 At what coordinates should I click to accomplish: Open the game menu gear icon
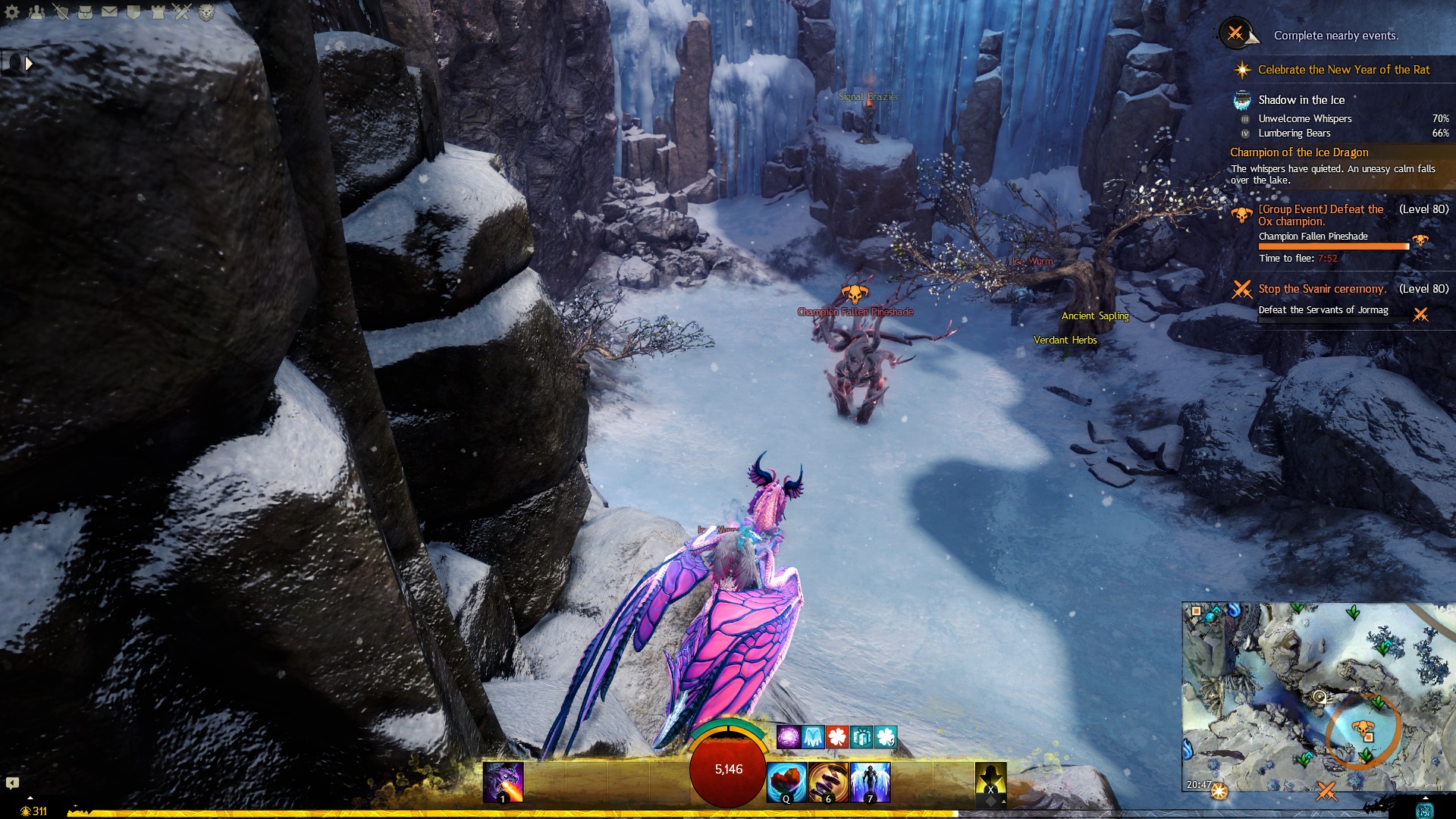tap(12, 12)
